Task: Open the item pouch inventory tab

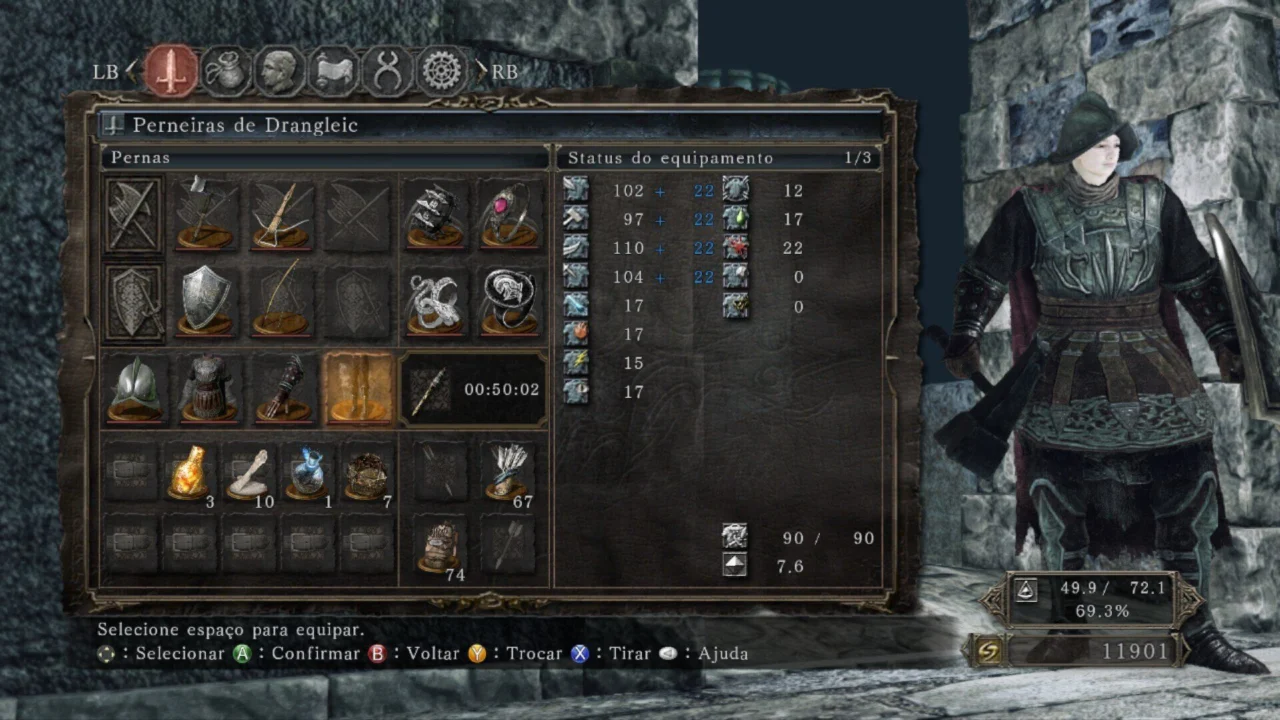Action: [226, 71]
